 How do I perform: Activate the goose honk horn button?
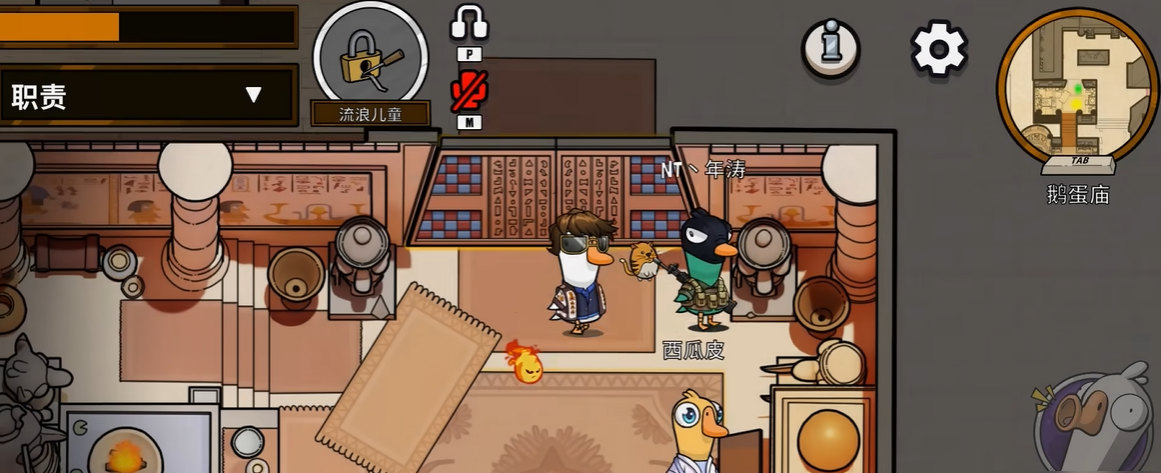pyautogui.click(x=1099, y=419)
